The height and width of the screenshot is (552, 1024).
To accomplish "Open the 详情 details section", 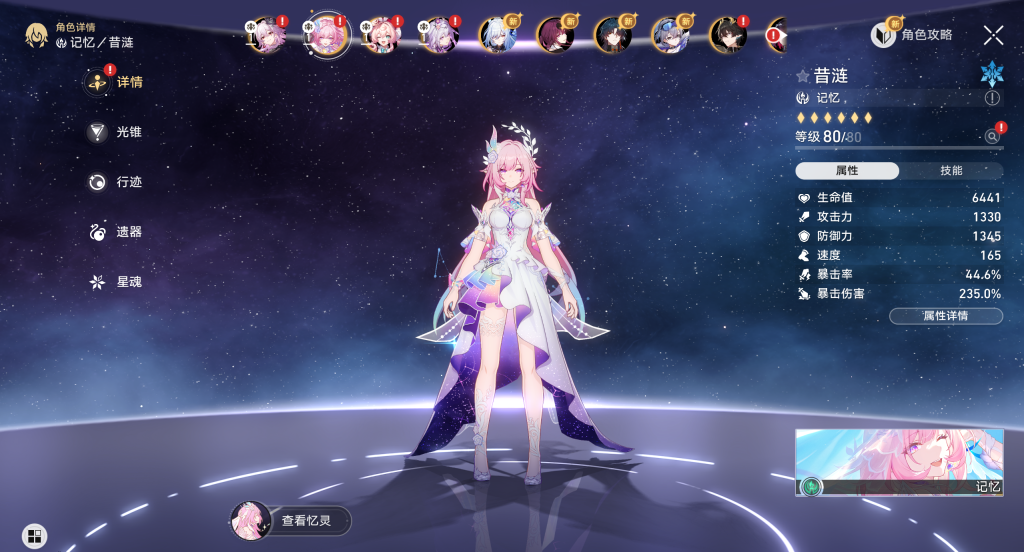I will coord(116,82).
